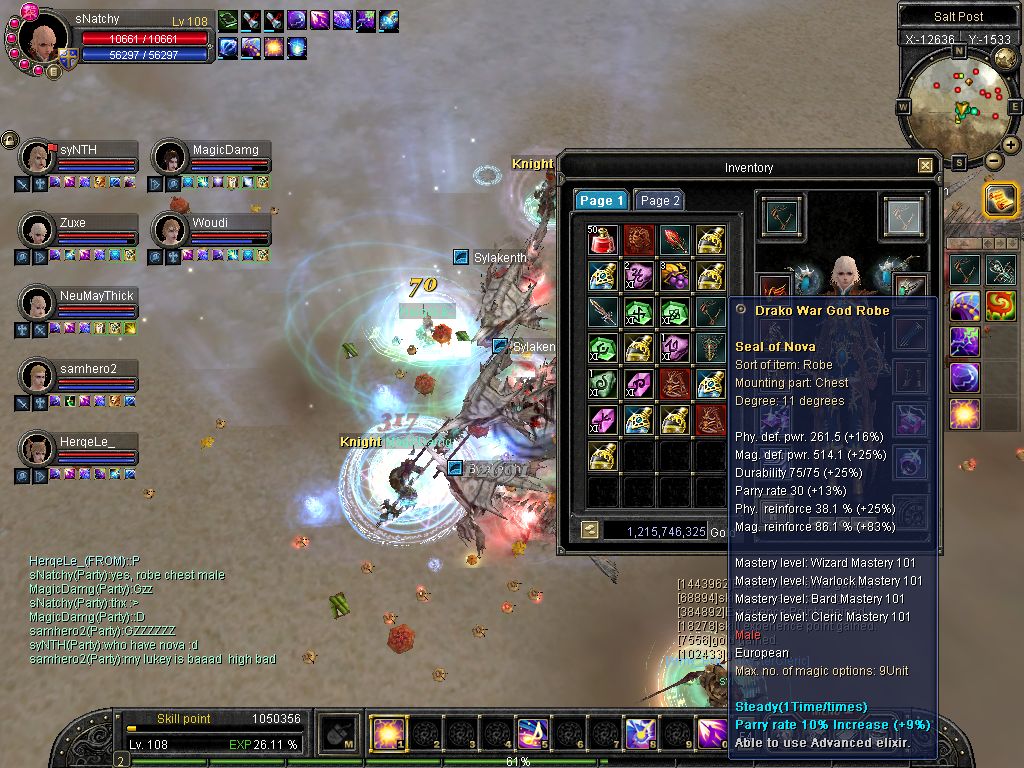Switch to inventory Page 2
The image size is (1024, 768).
point(659,201)
